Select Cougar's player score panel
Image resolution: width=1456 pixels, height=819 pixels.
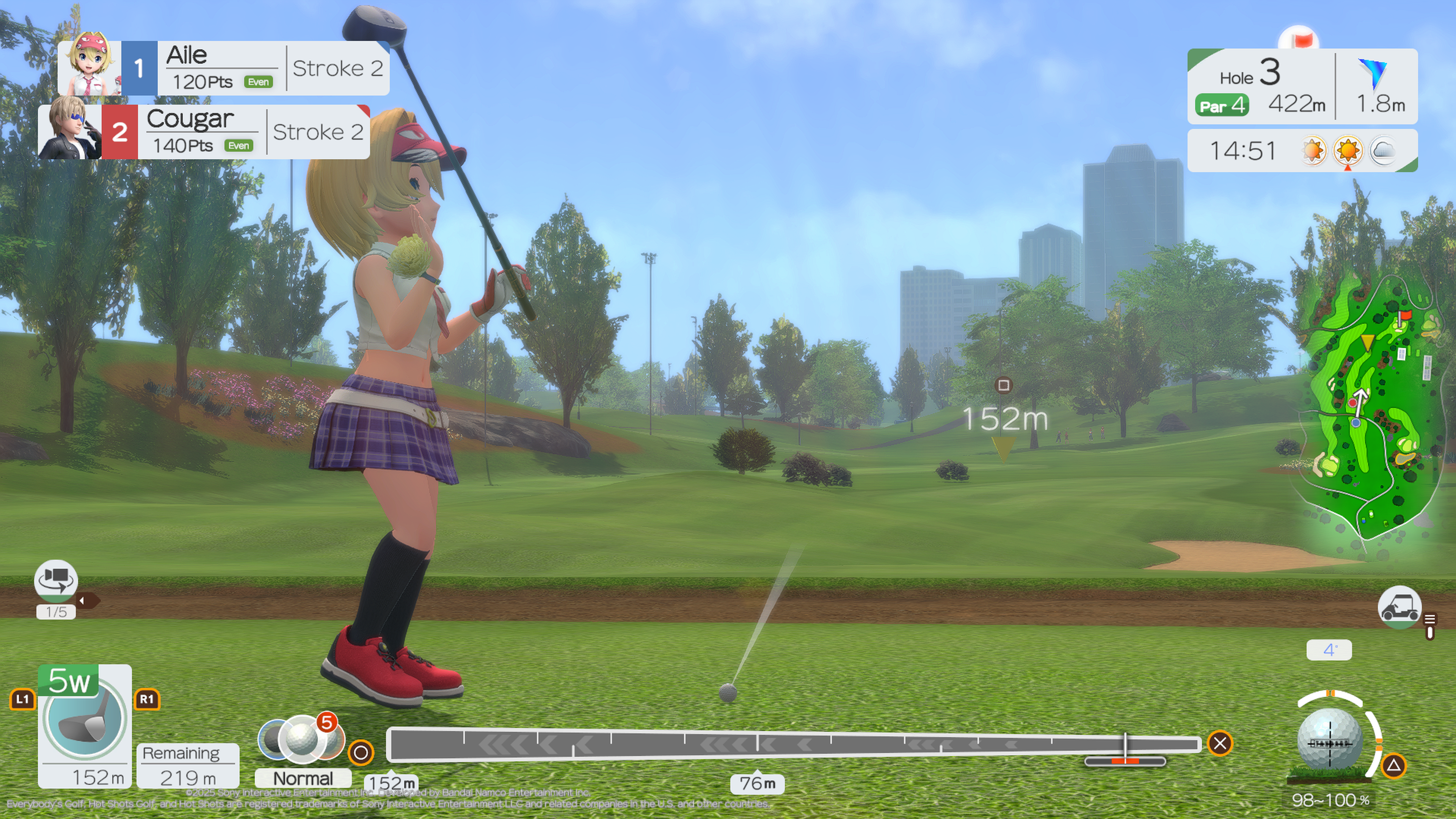[x=204, y=132]
